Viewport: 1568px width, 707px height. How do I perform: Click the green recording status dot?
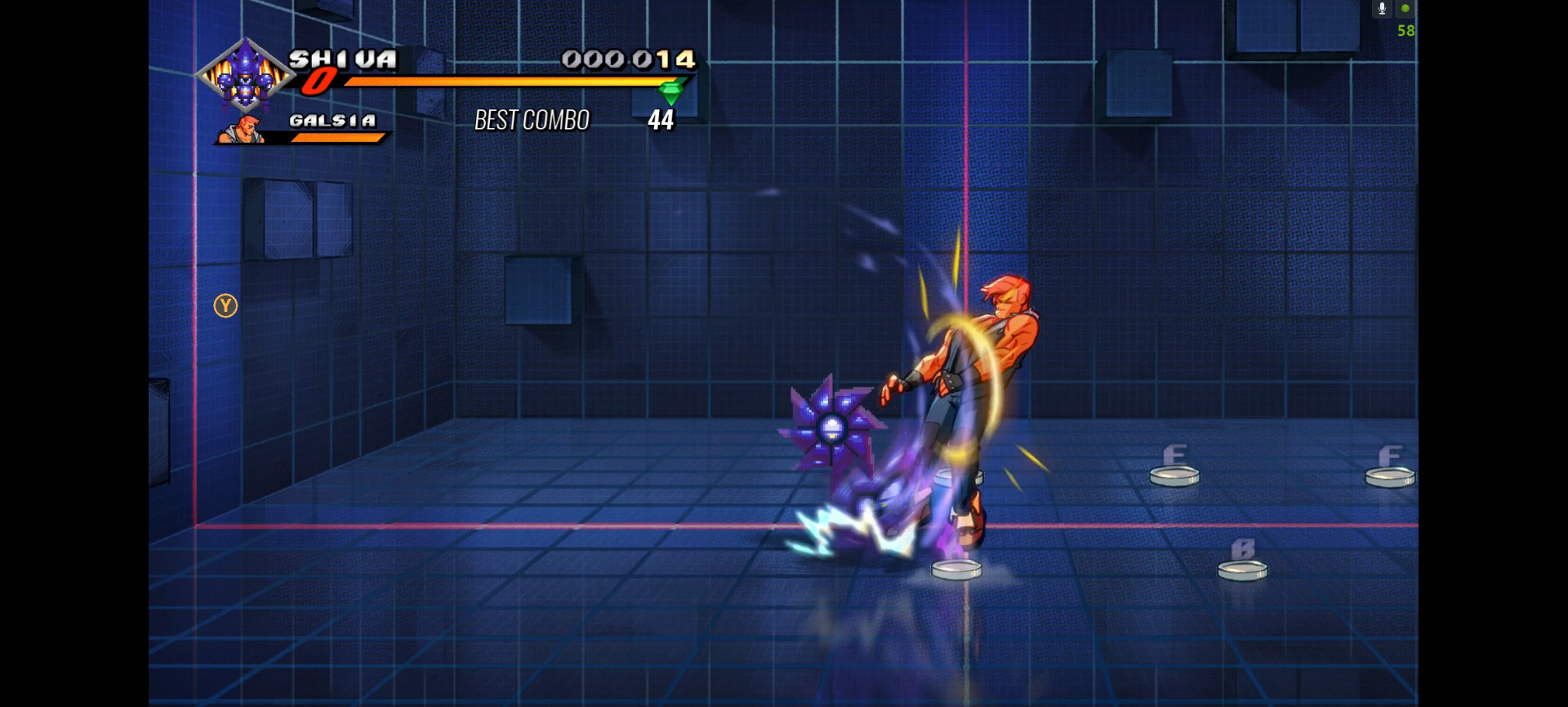pyautogui.click(x=1406, y=8)
